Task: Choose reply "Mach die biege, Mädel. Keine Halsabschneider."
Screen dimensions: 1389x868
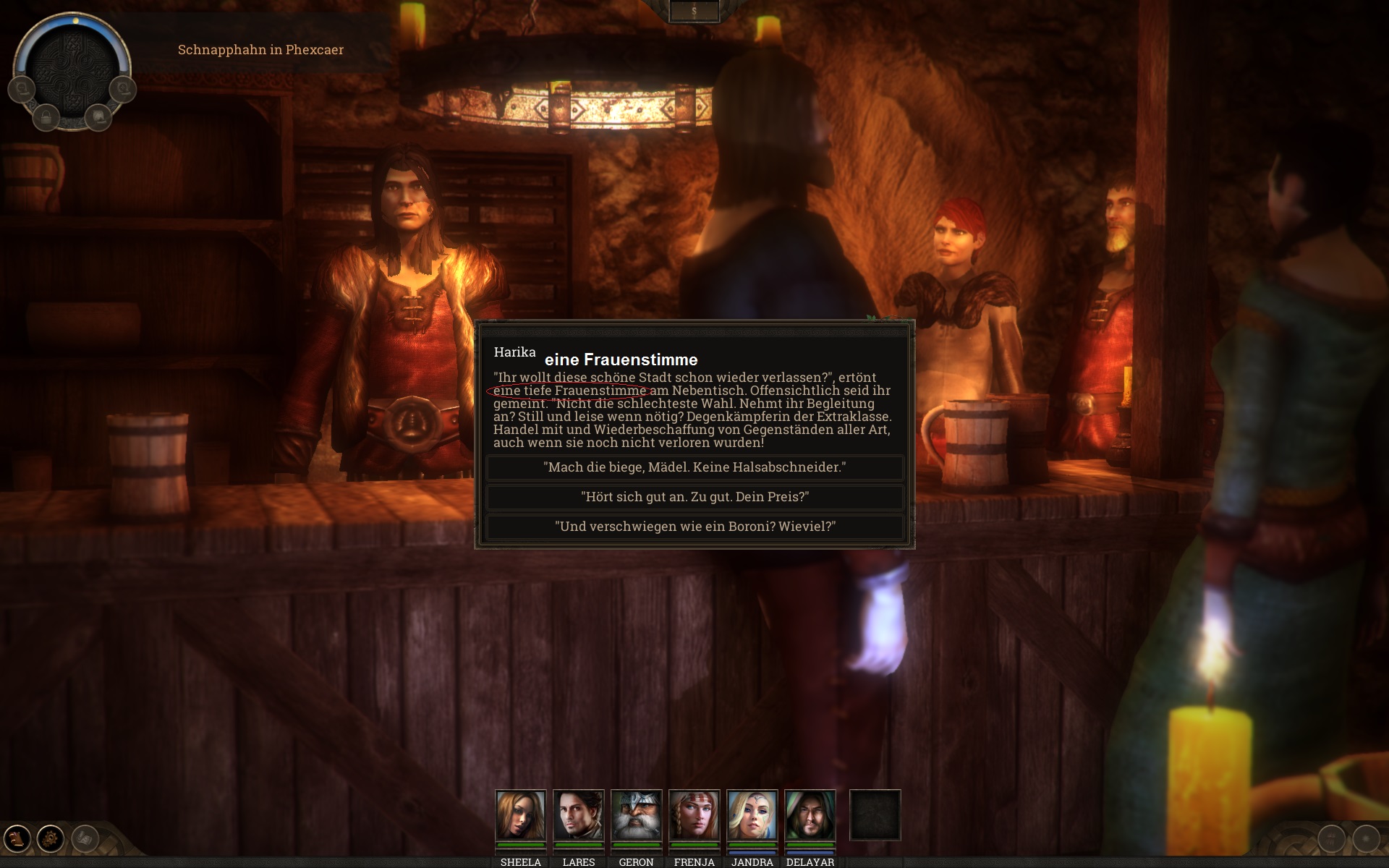Action: pos(694,467)
